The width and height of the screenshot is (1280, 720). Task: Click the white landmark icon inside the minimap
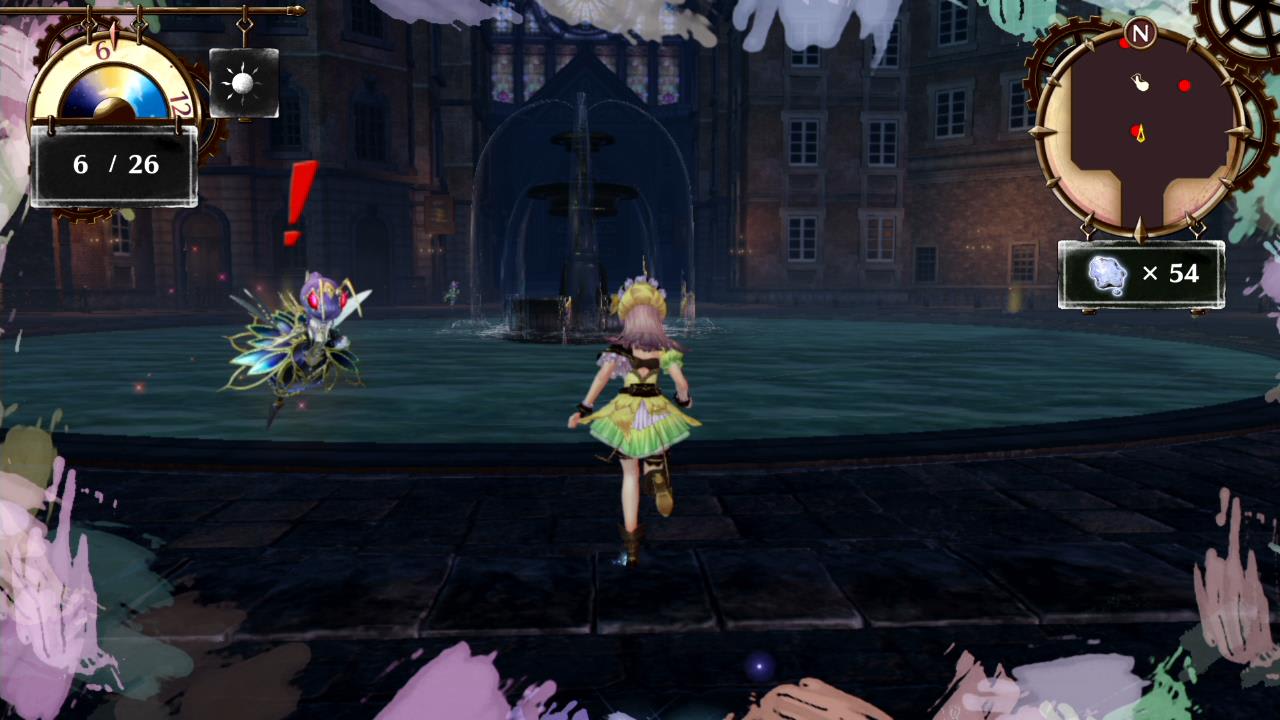[1140, 83]
